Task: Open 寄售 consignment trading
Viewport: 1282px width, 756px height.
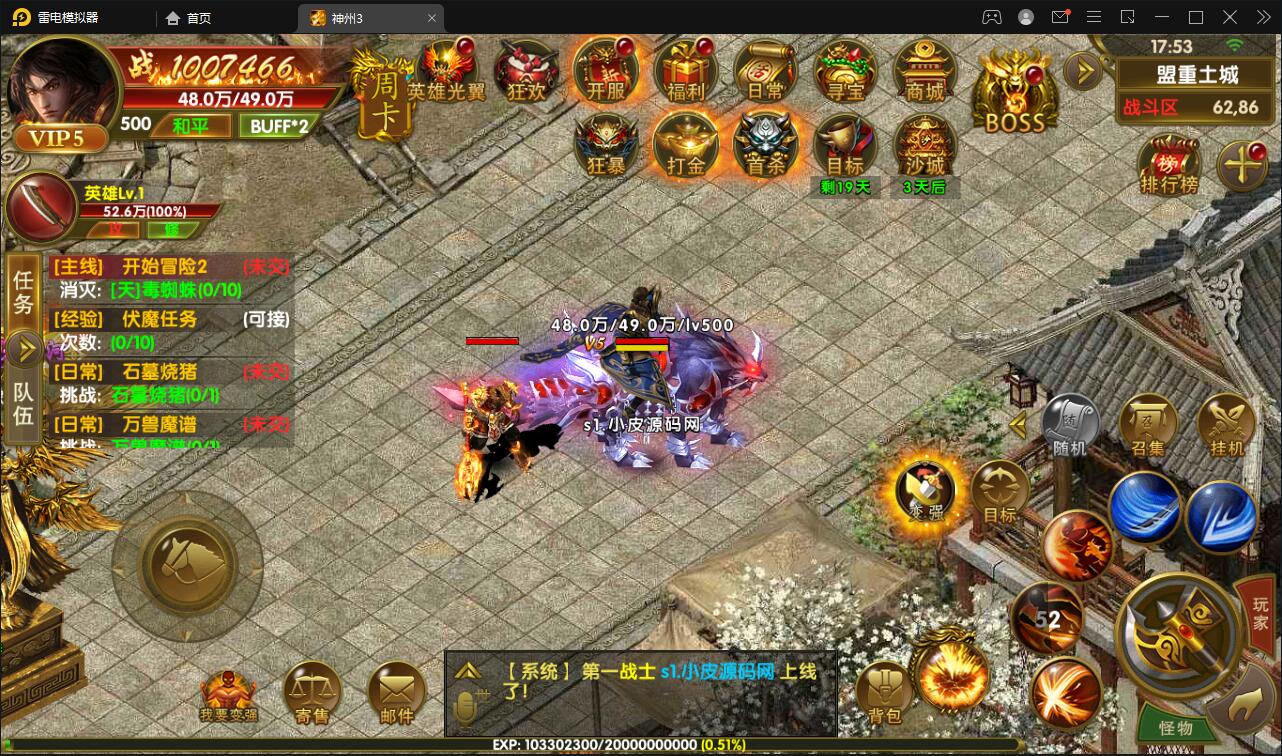Action: click(312, 690)
